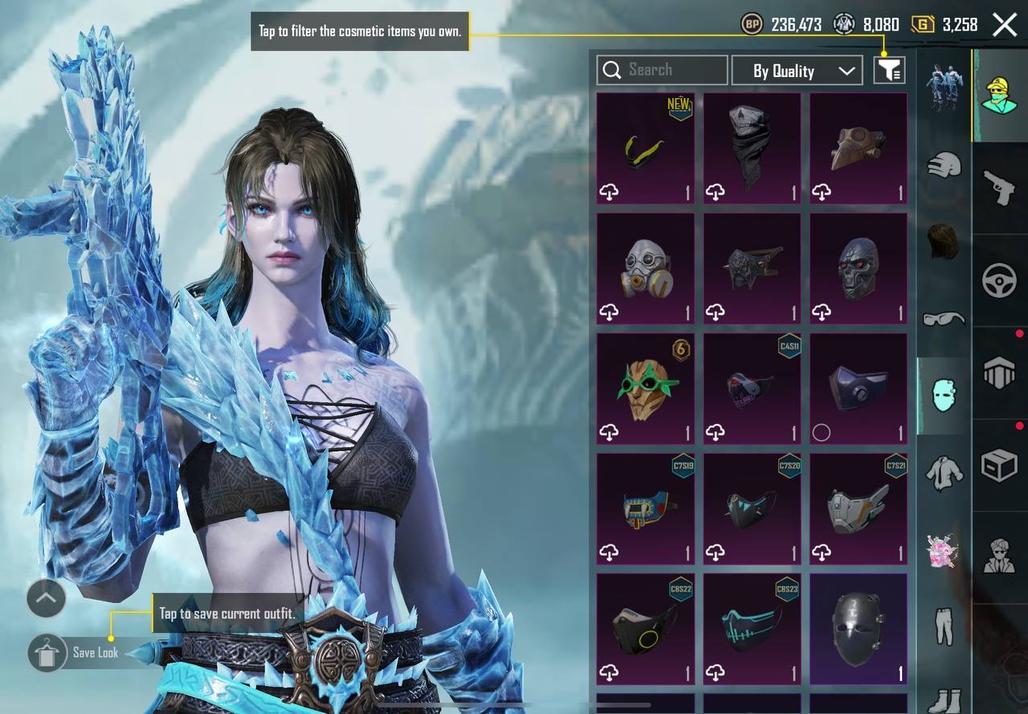Select the red-eyed skull mask
The height and width of the screenshot is (714, 1028).
pos(858,268)
